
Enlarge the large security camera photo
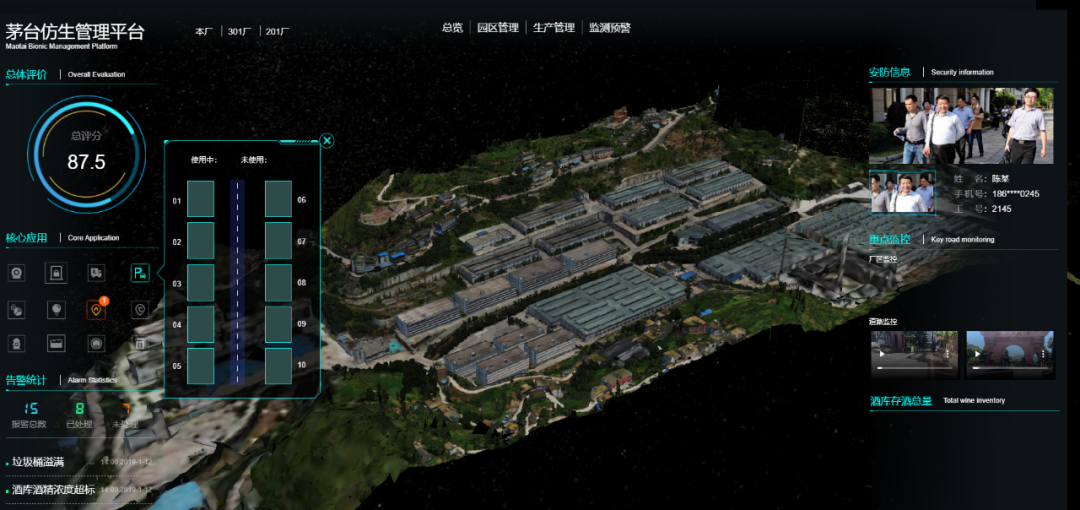pyautogui.click(x=960, y=125)
